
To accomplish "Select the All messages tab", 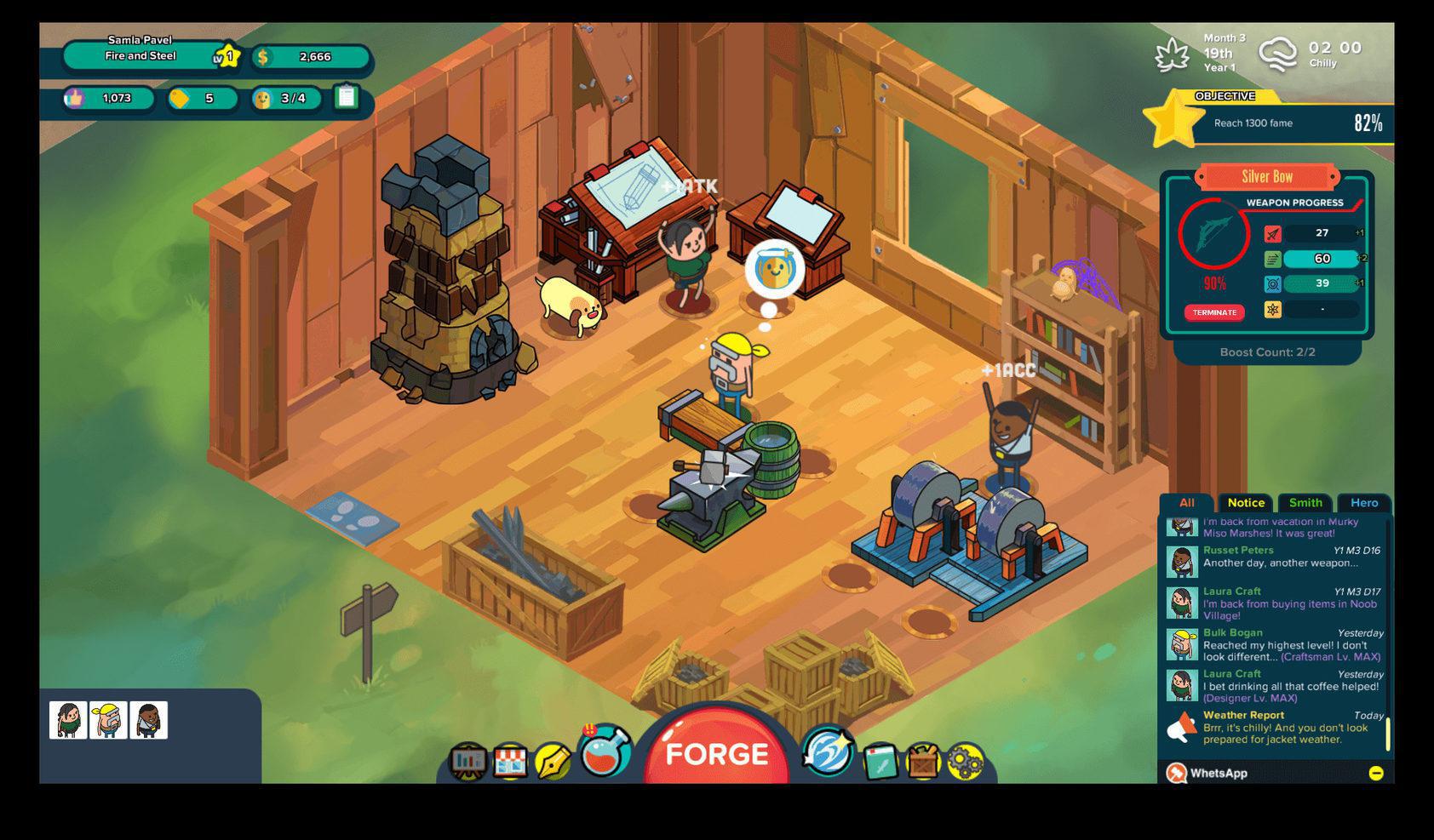I will point(1188,503).
